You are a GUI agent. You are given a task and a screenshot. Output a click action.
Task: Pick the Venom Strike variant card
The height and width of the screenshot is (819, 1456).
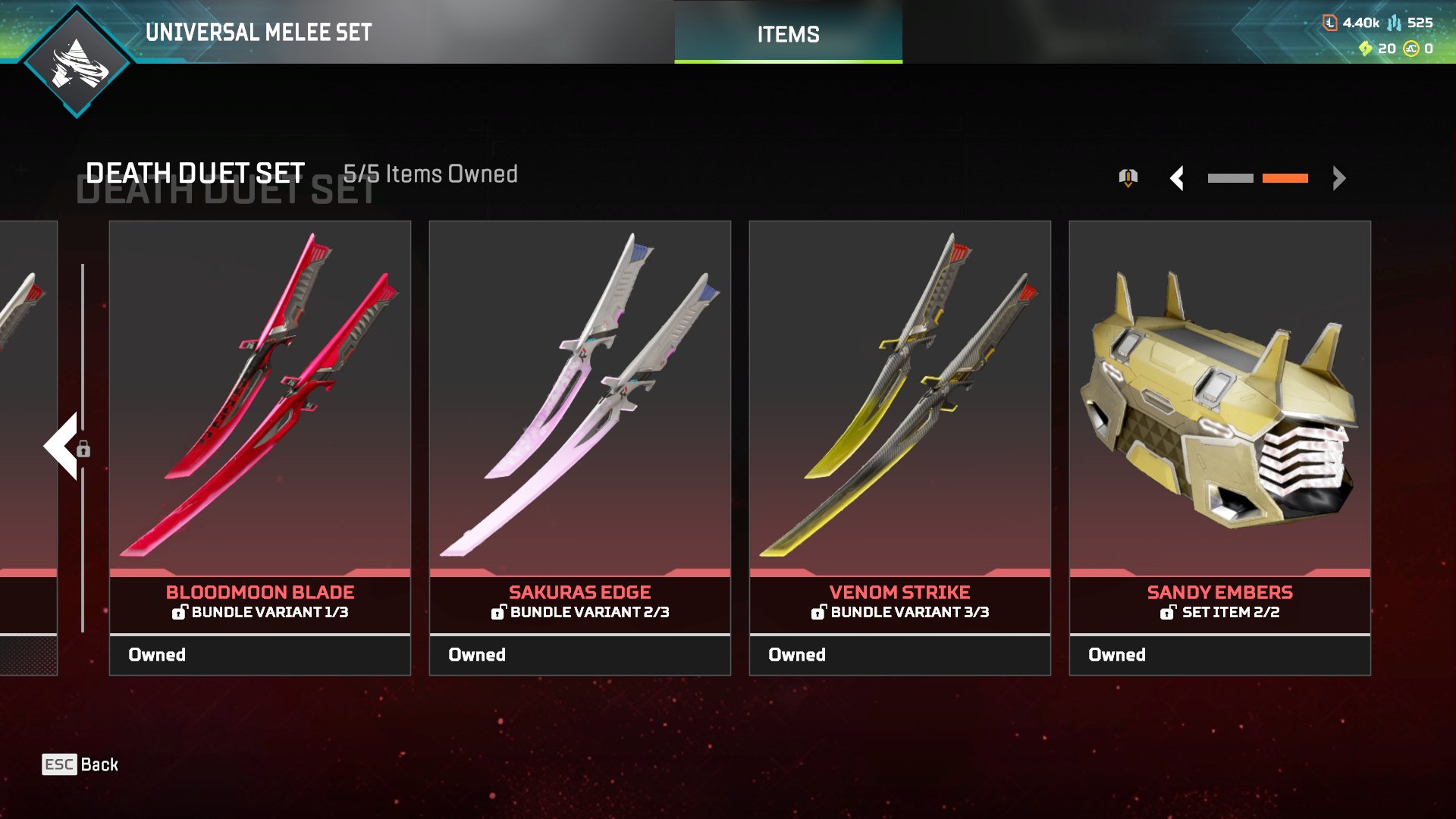click(x=900, y=447)
